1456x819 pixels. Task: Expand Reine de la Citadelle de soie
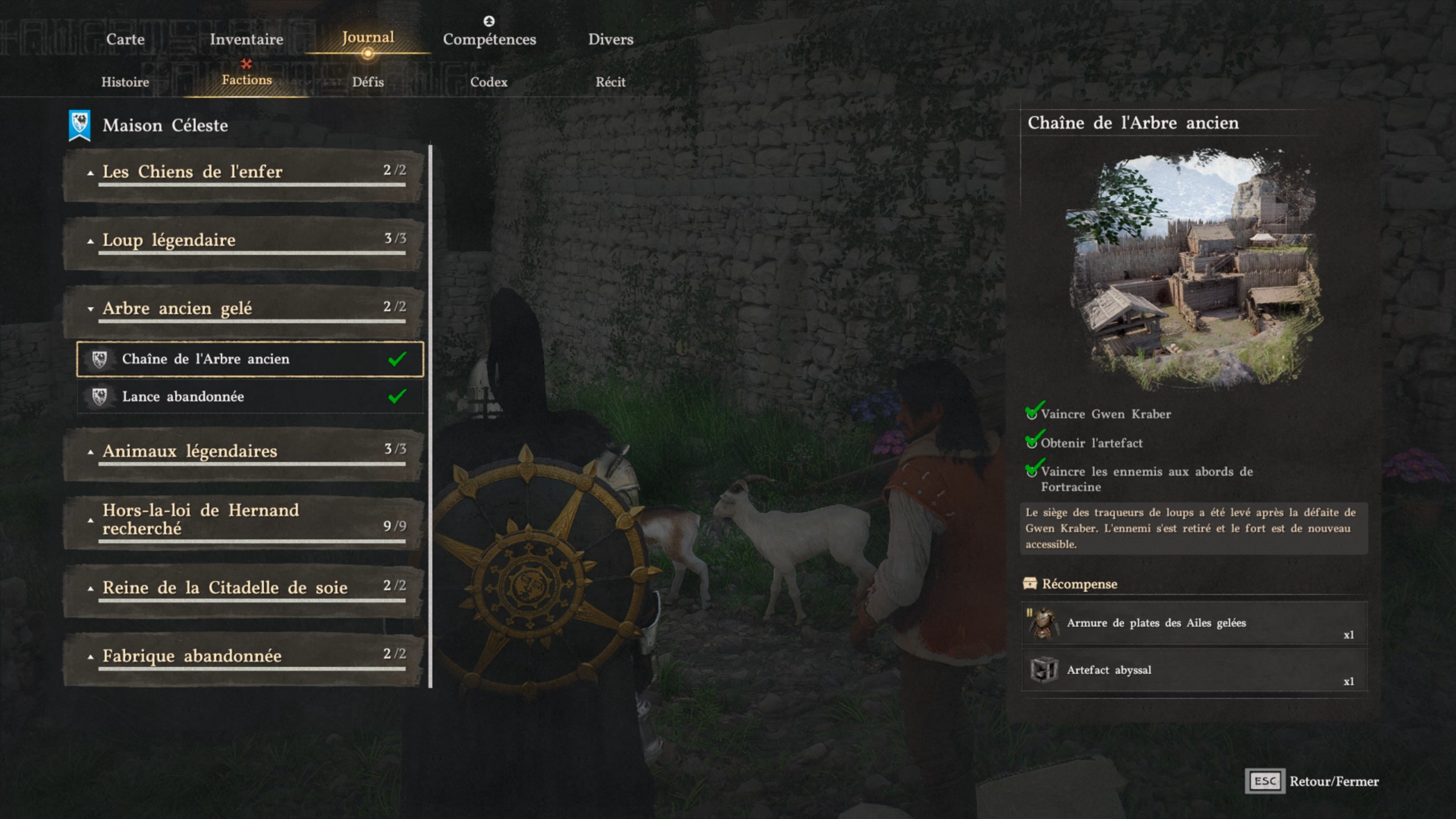coord(245,588)
